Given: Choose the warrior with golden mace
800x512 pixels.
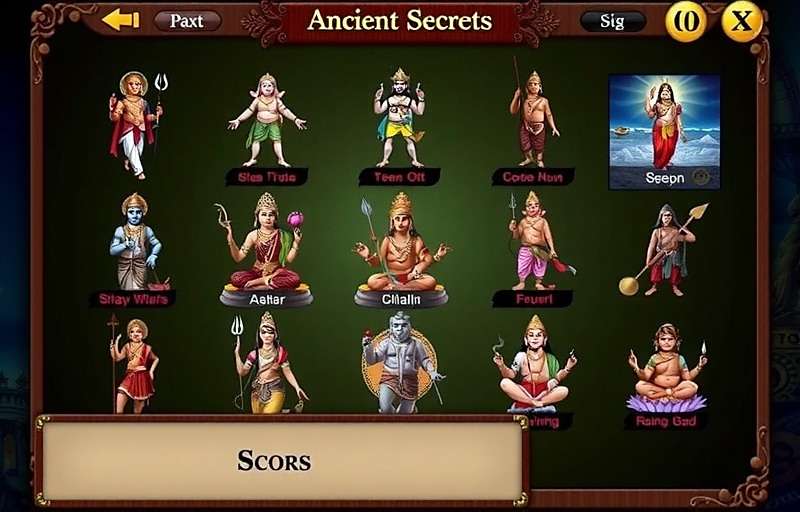Looking at the screenshot, I should tap(664, 248).
